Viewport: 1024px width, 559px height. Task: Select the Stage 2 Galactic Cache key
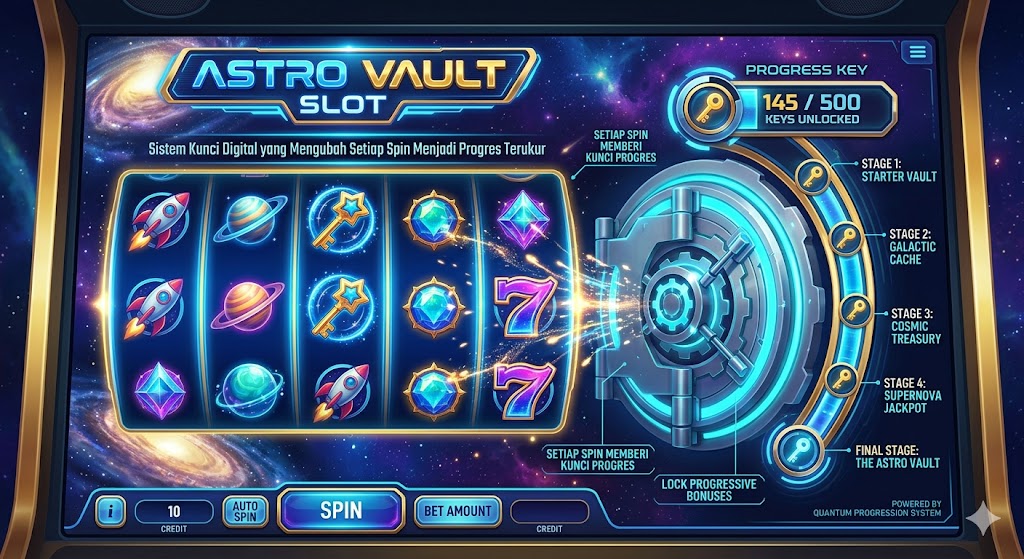tap(846, 240)
